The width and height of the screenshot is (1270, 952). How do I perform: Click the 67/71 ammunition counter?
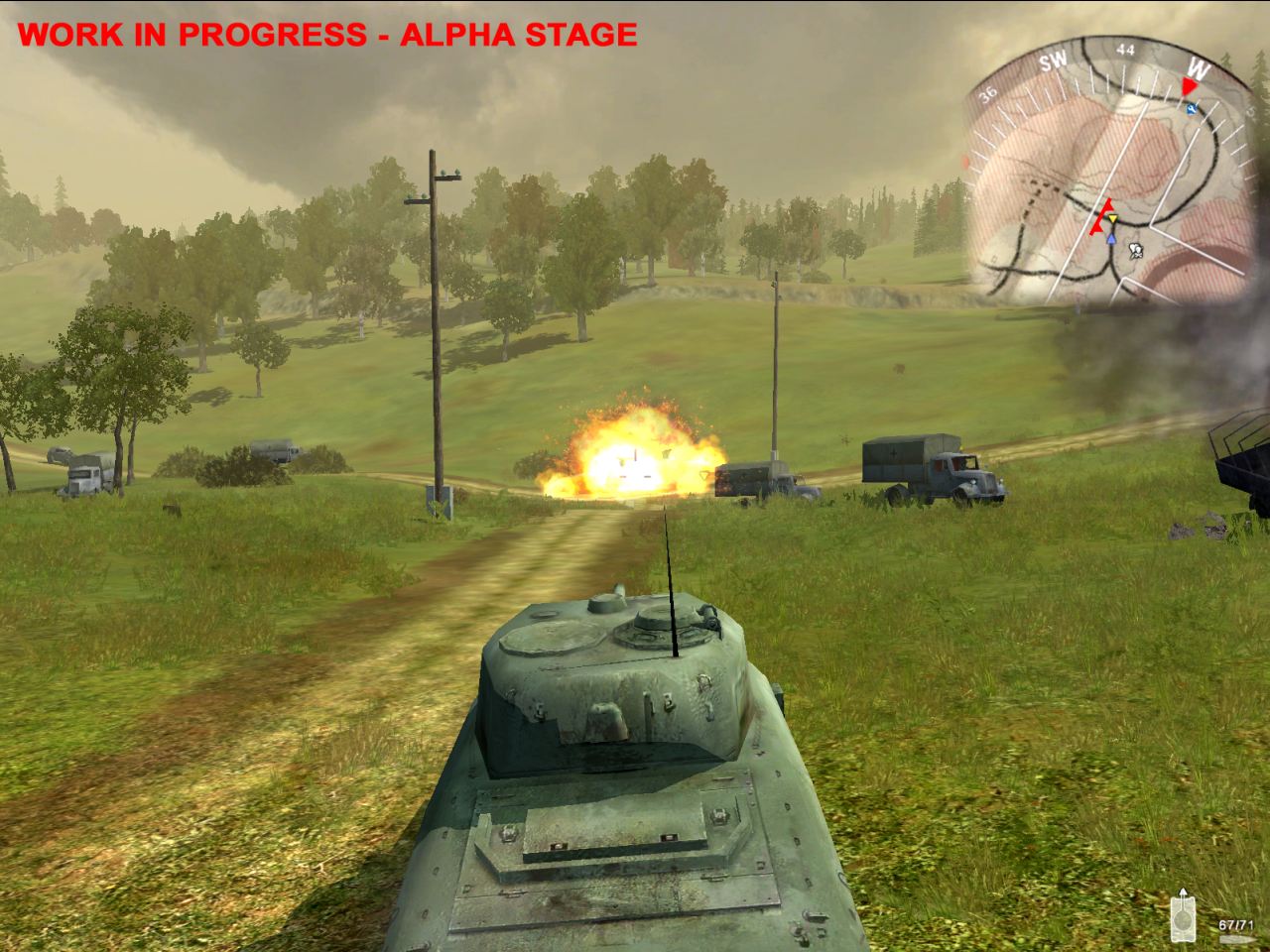click(x=1236, y=924)
